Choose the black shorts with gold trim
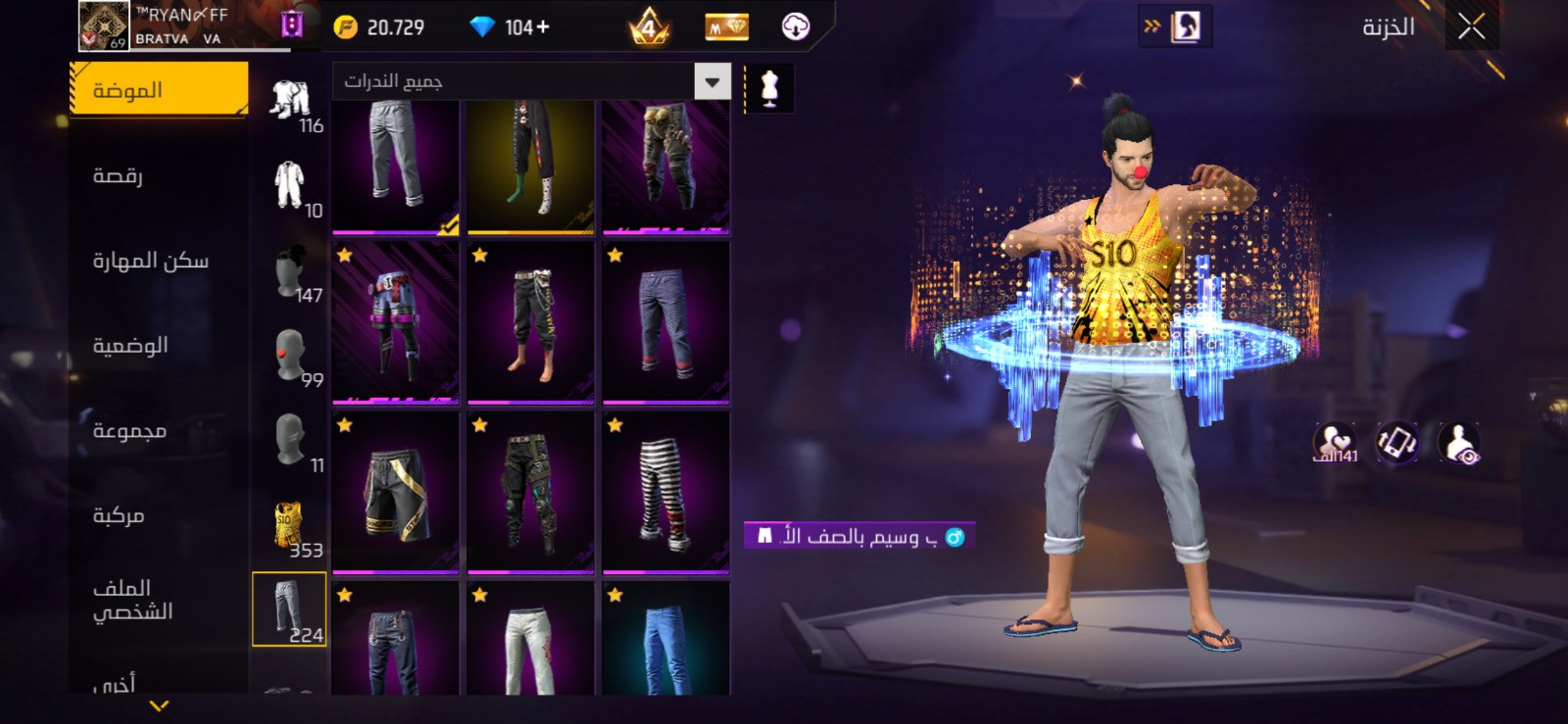 [x=395, y=492]
